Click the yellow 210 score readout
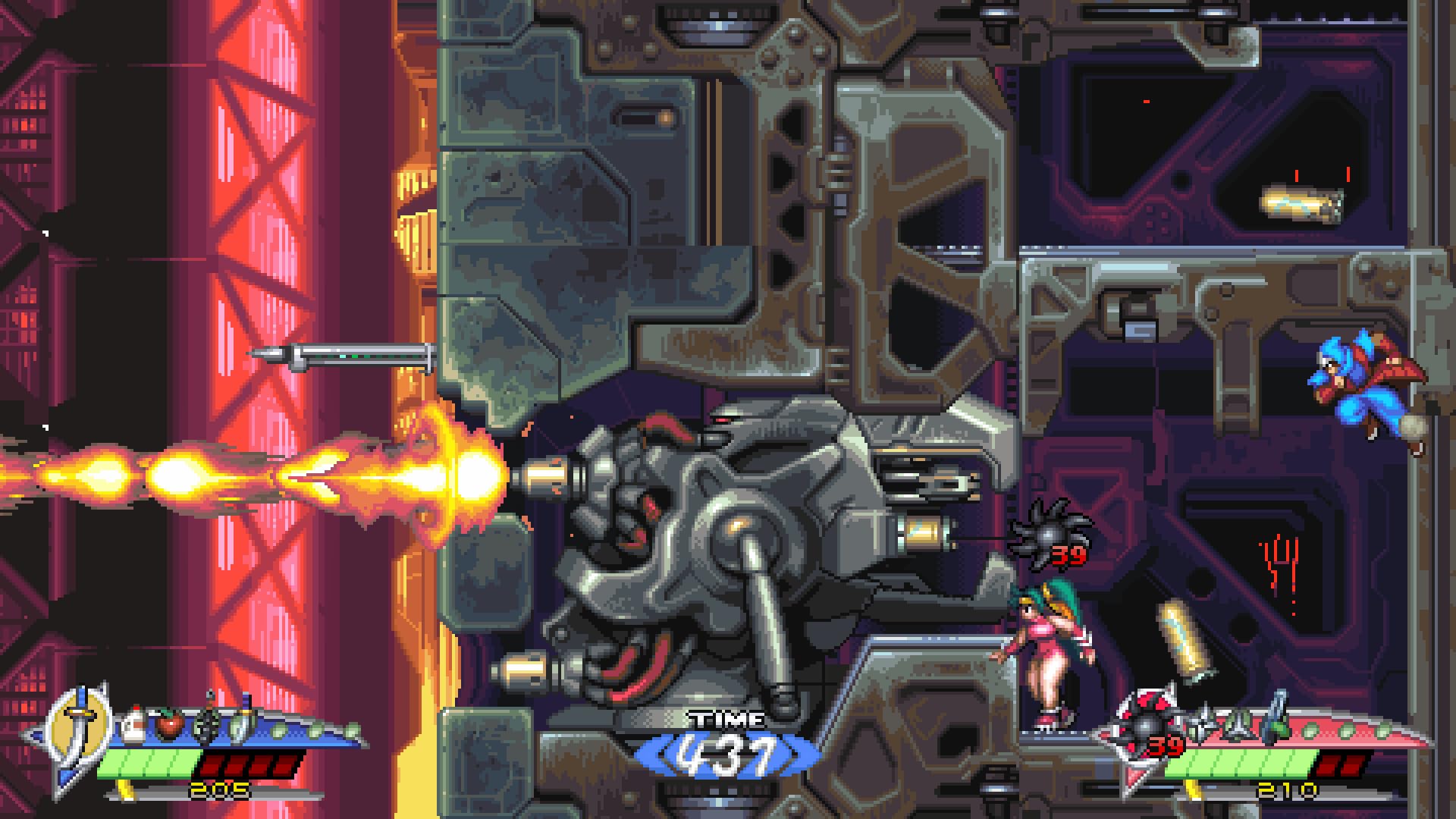 point(1286,789)
